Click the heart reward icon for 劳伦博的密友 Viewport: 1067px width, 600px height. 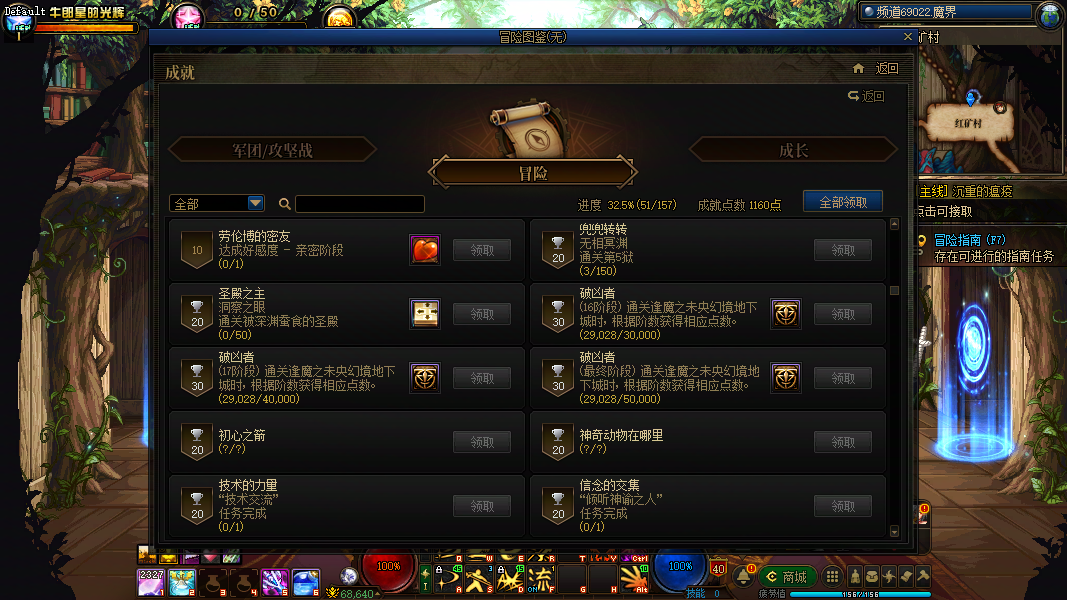click(x=425, y=250)
